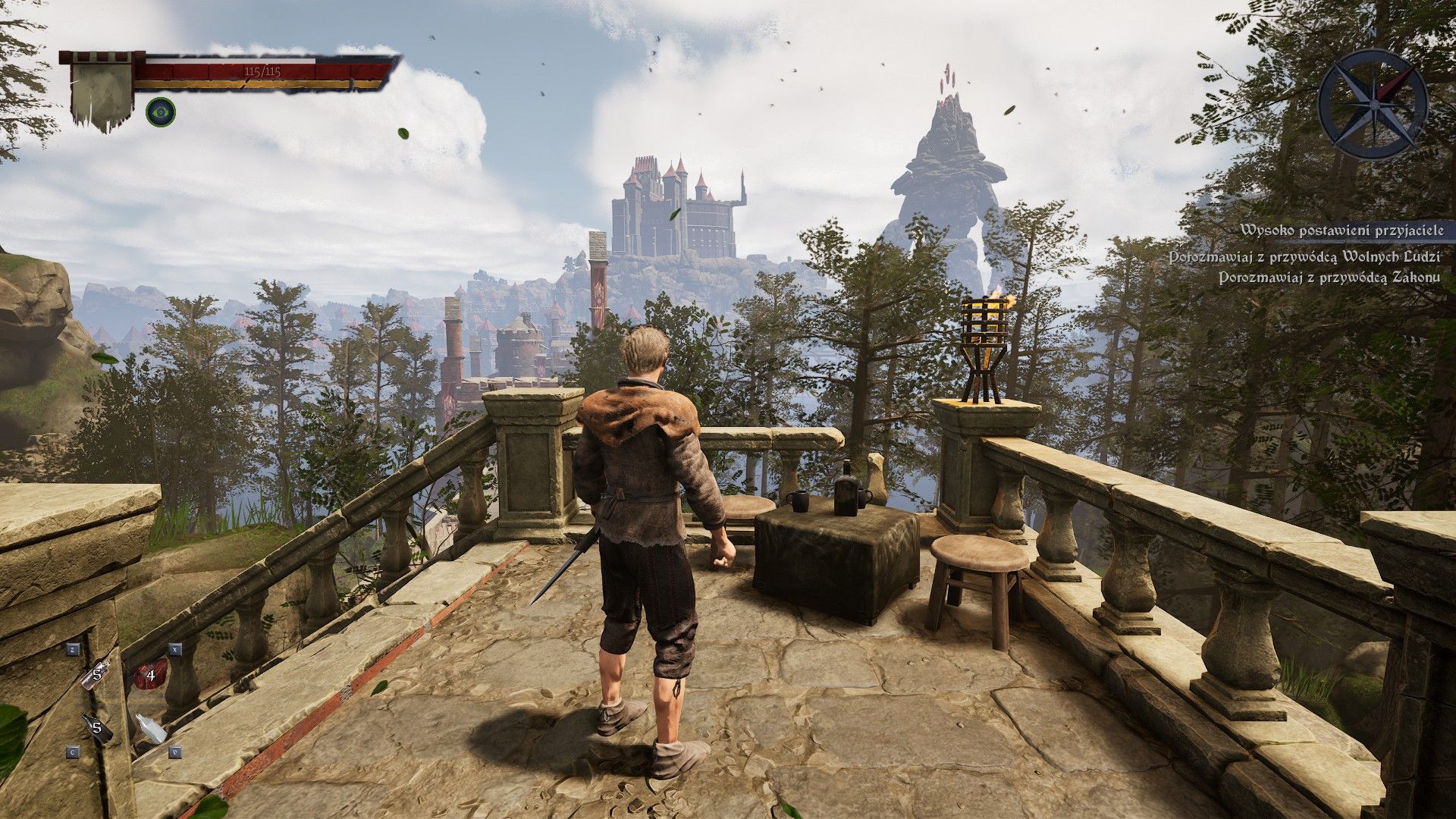Click the green eye status icon
This screenshot has height=819, width=1456.
(161, 111)
